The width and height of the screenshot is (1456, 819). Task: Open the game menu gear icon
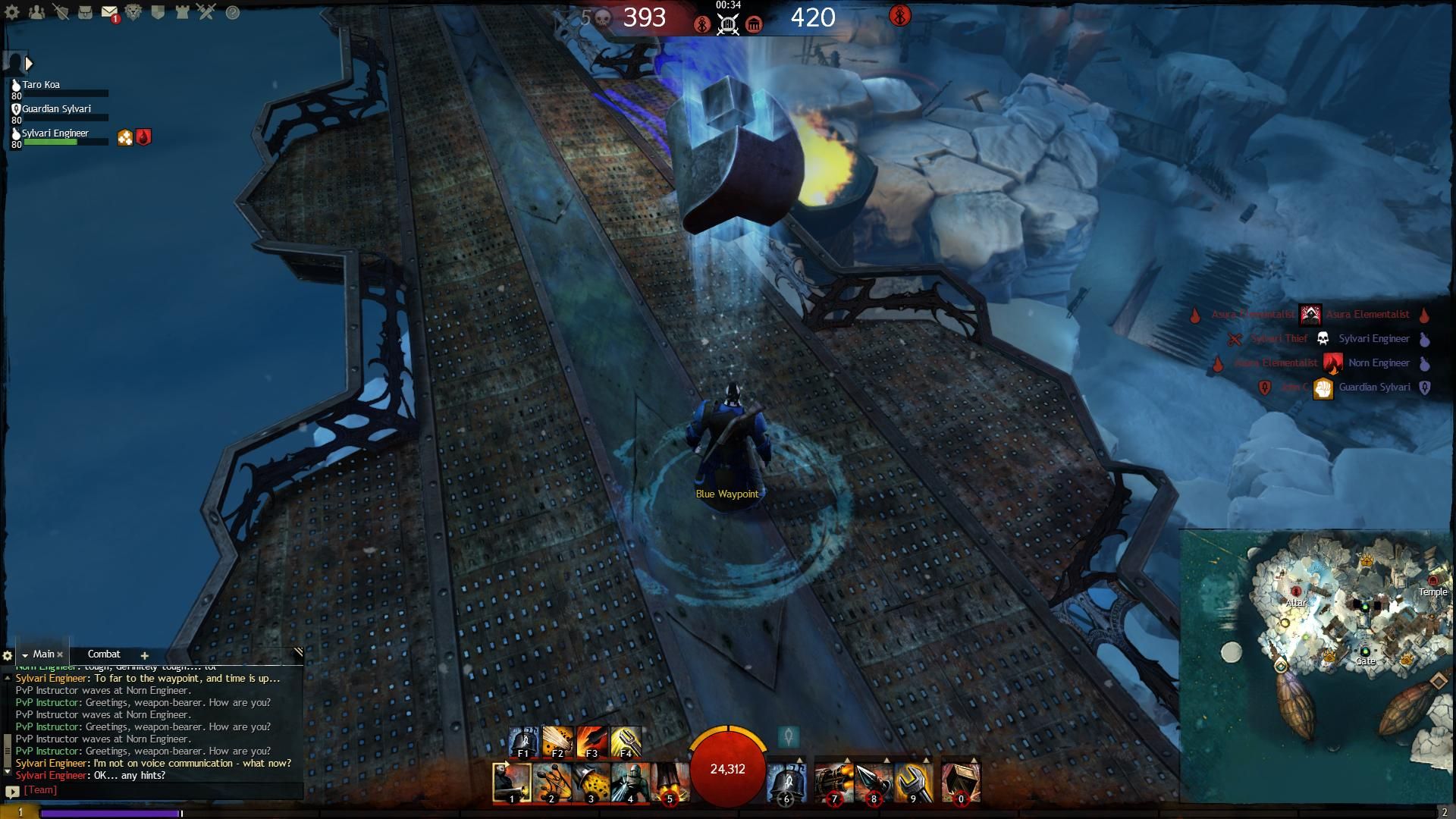(x=12, y=12)
